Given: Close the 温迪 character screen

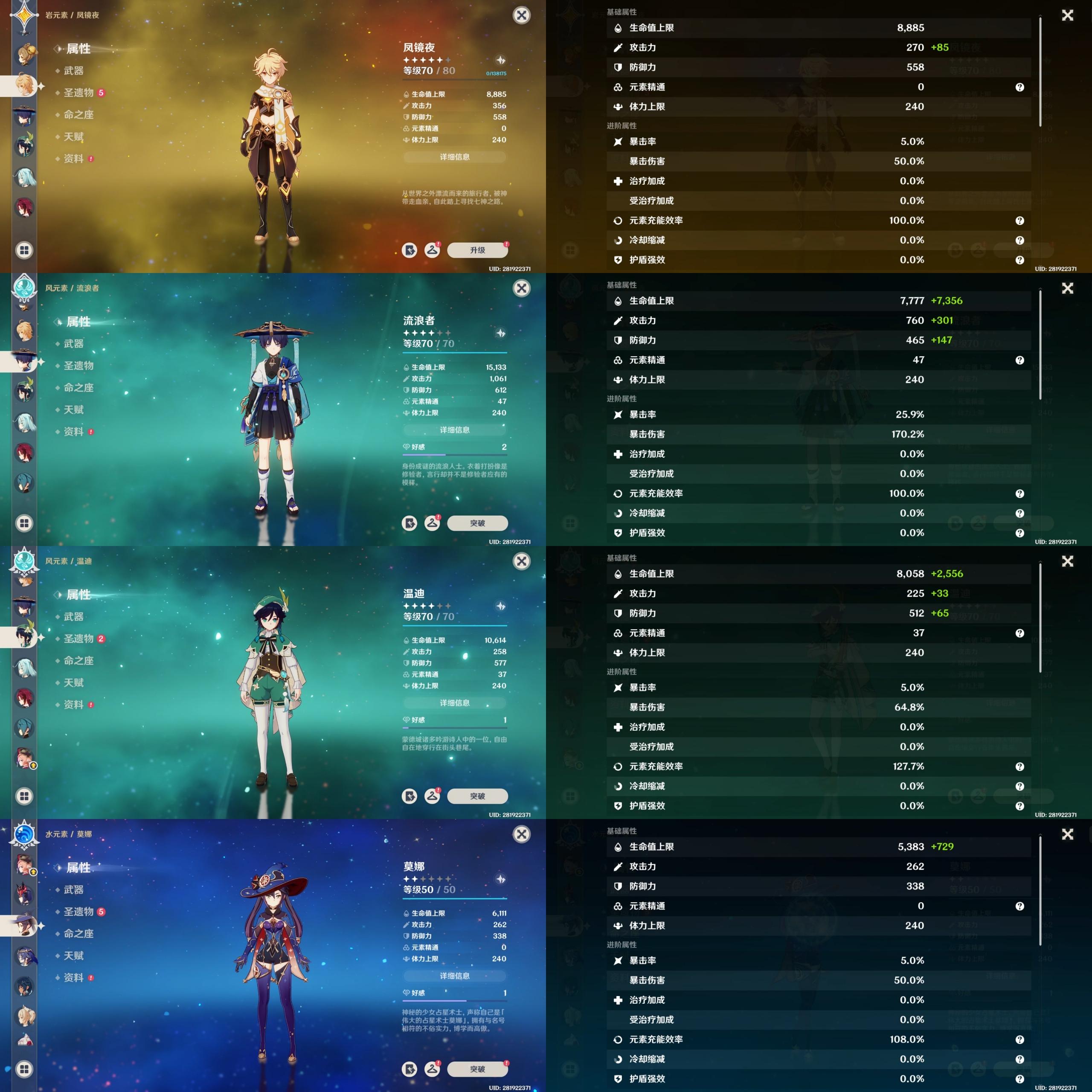Looking at the screenshot, I should pos(521,561).
